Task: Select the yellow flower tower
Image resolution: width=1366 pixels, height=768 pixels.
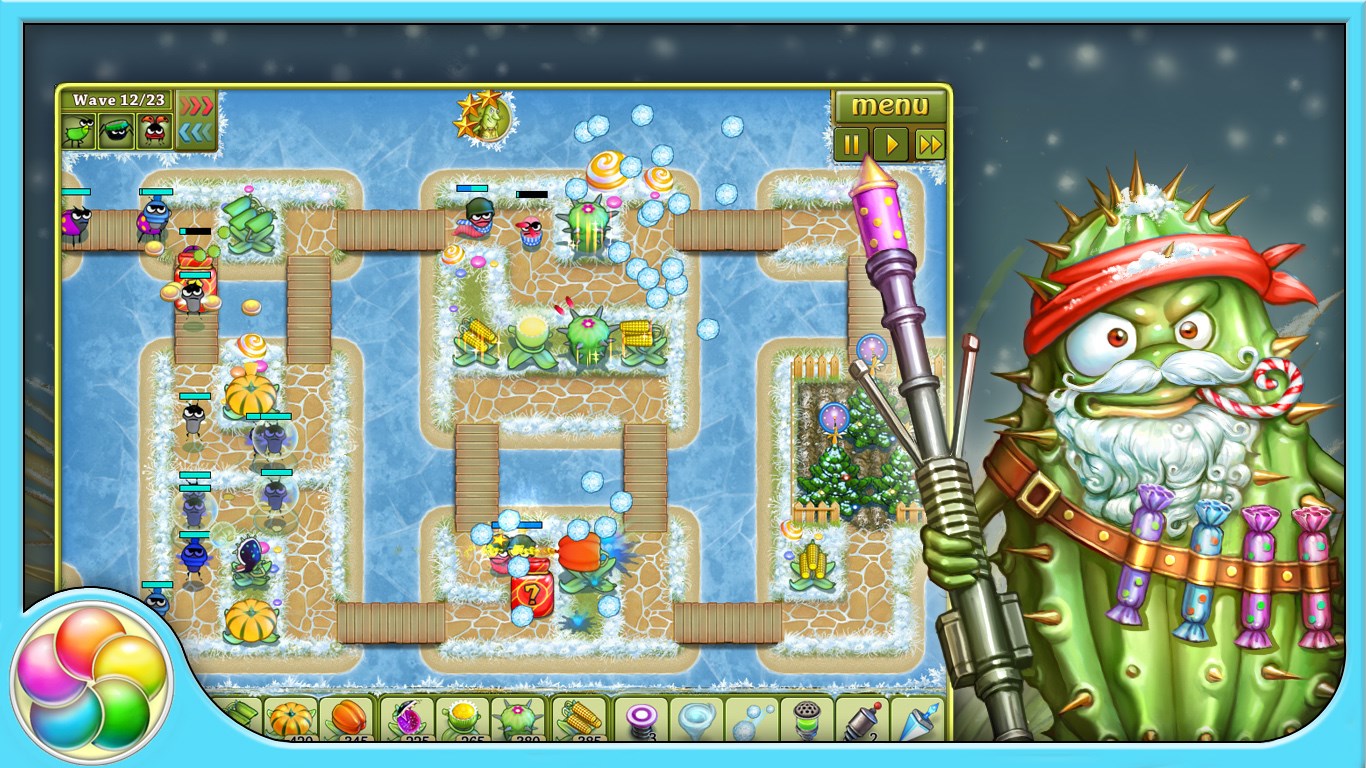Action: click(x=464, y=719)
